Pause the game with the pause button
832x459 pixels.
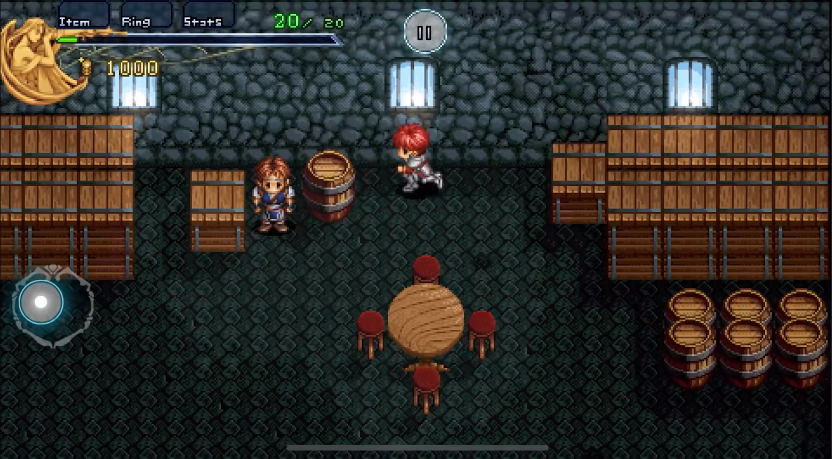click(424, 32)
